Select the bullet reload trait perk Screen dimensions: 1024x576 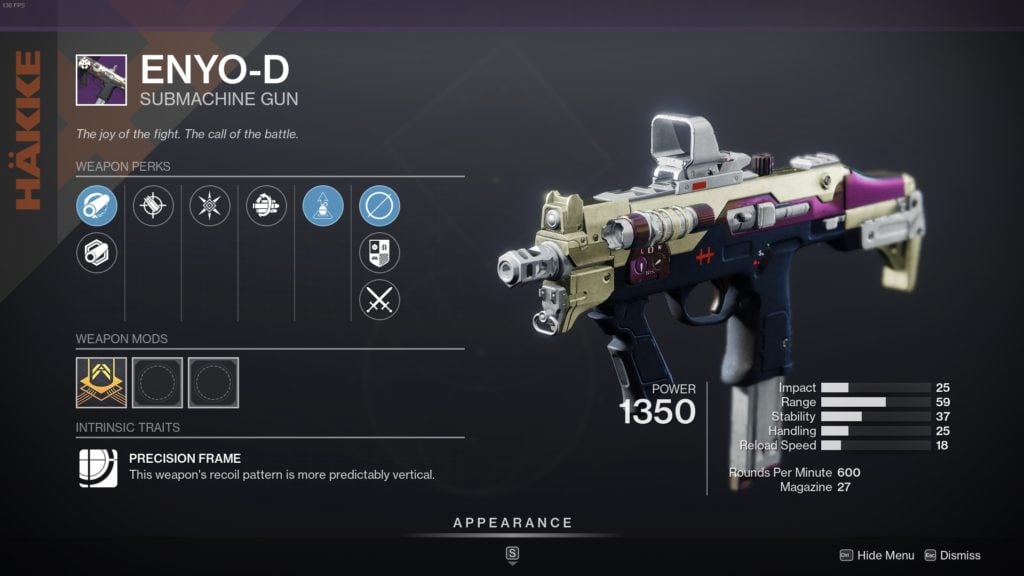click(x=266, y=206)
